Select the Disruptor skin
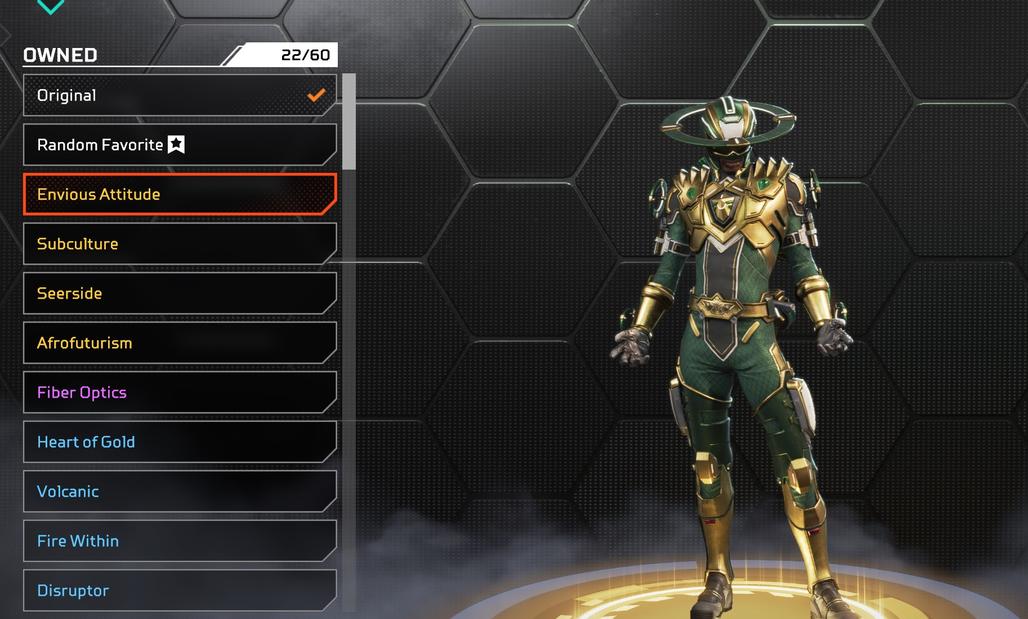This screenshot has width=1028, height=619. (180, 590)
